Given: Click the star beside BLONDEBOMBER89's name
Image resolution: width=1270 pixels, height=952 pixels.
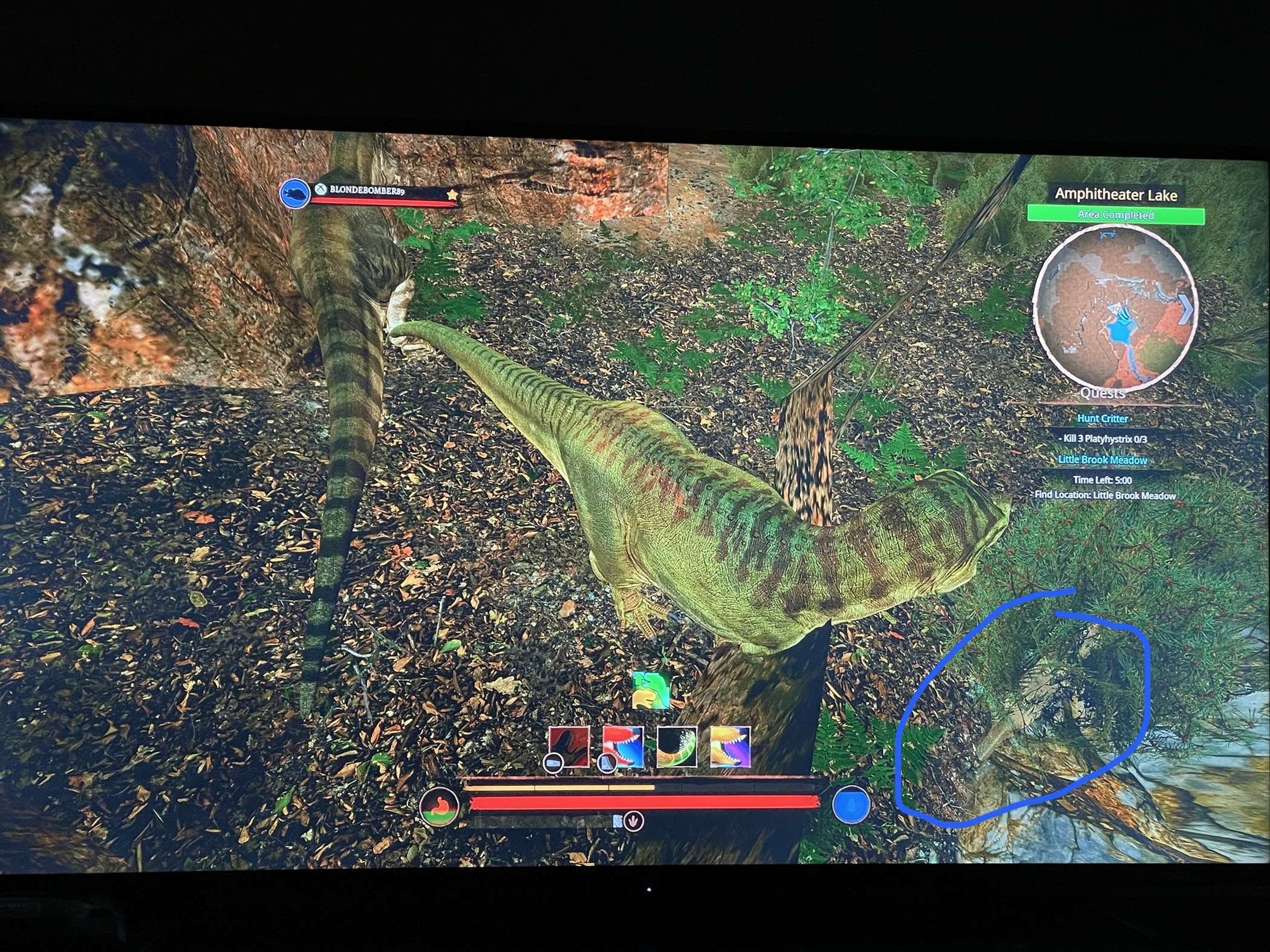Looking at the screenshot, I should coord(453,195).
